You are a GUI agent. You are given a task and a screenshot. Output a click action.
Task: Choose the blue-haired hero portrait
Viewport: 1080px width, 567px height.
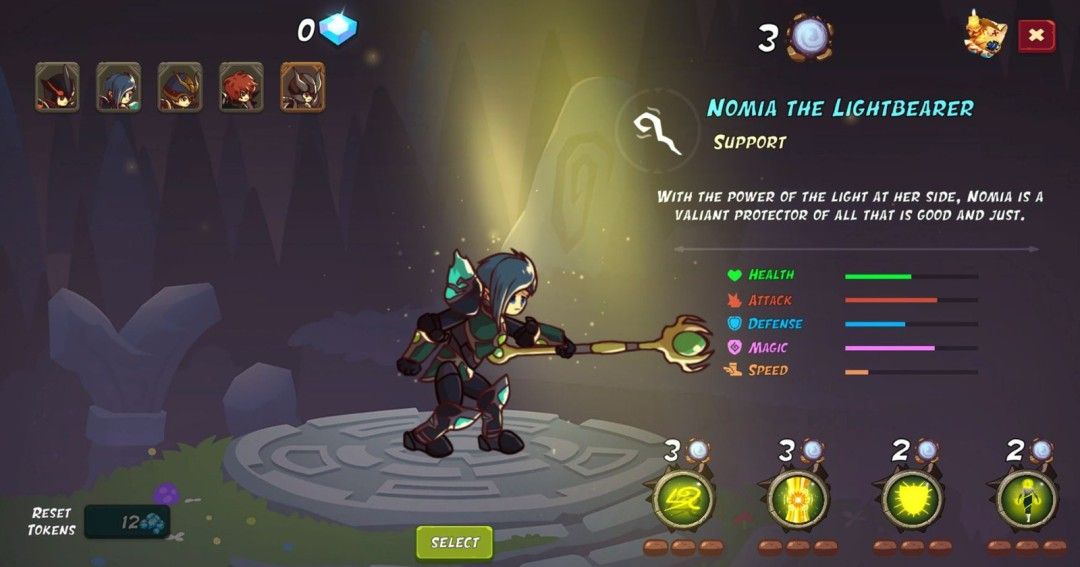(118, 87)
